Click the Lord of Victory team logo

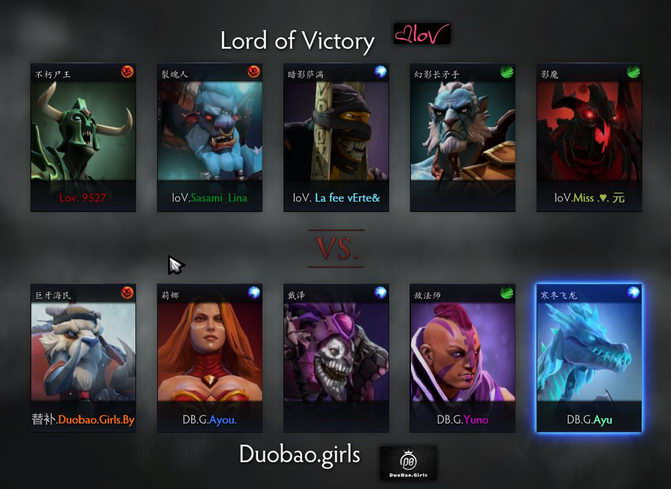[x=420, y=37]
